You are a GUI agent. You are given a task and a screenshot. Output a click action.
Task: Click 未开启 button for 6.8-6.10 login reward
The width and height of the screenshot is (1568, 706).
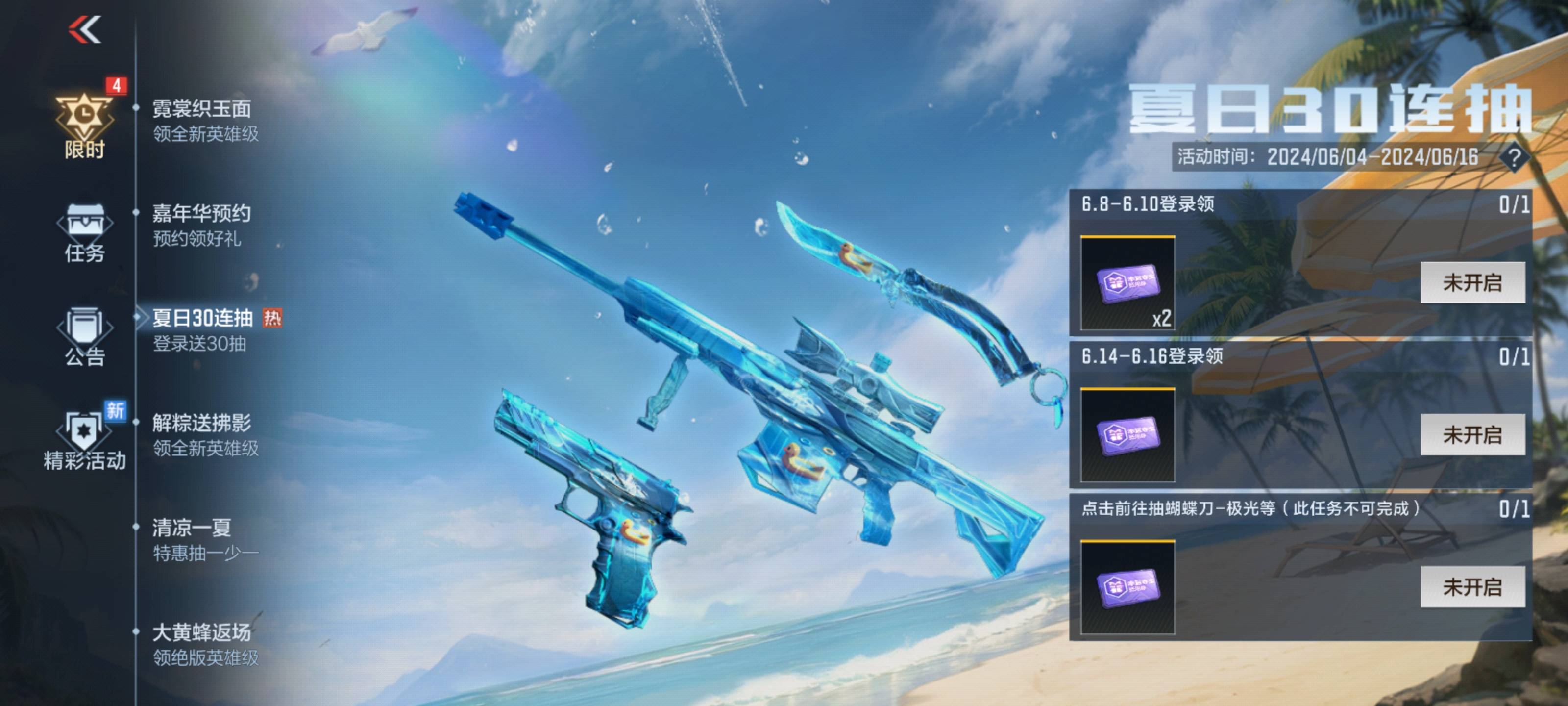click(x=1472, y=282)
